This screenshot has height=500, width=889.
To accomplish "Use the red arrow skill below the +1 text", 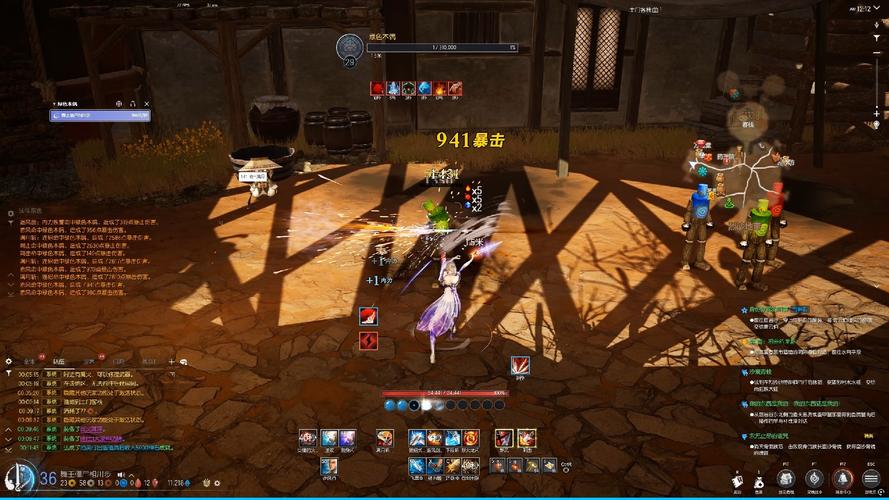I will (x=369, y=316).
